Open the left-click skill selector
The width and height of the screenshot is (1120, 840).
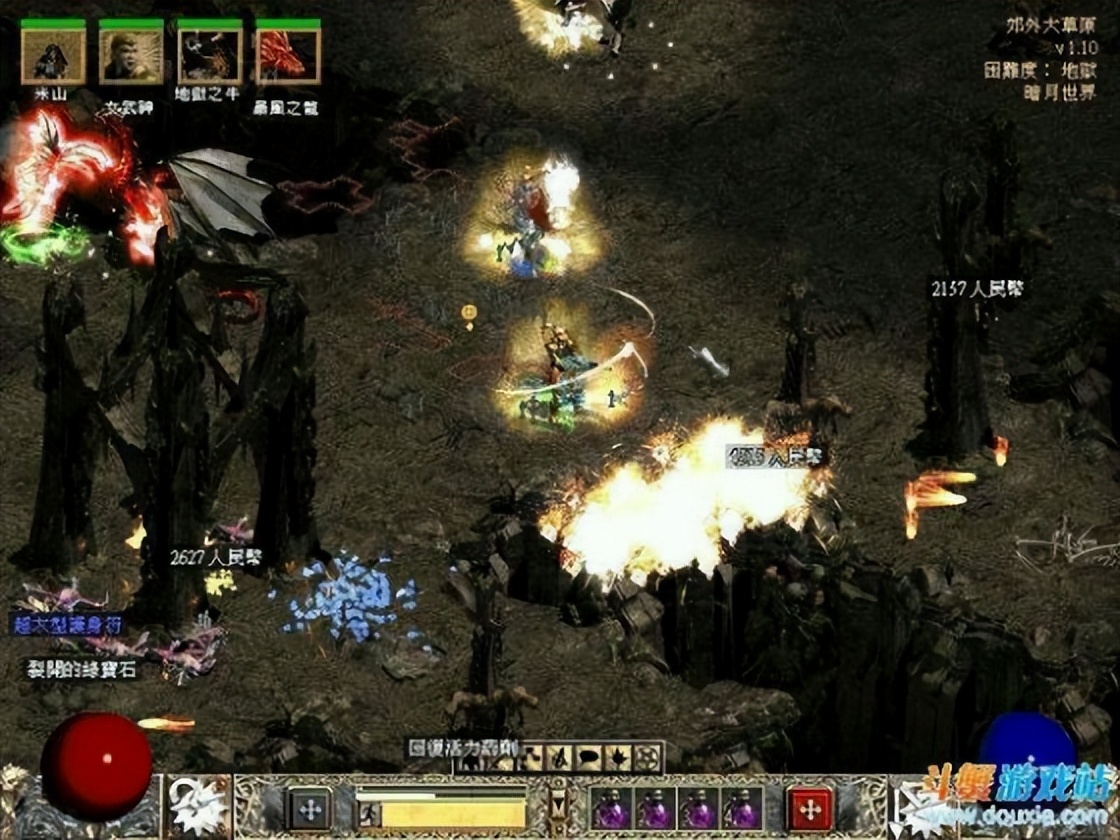tap(198, 806)
